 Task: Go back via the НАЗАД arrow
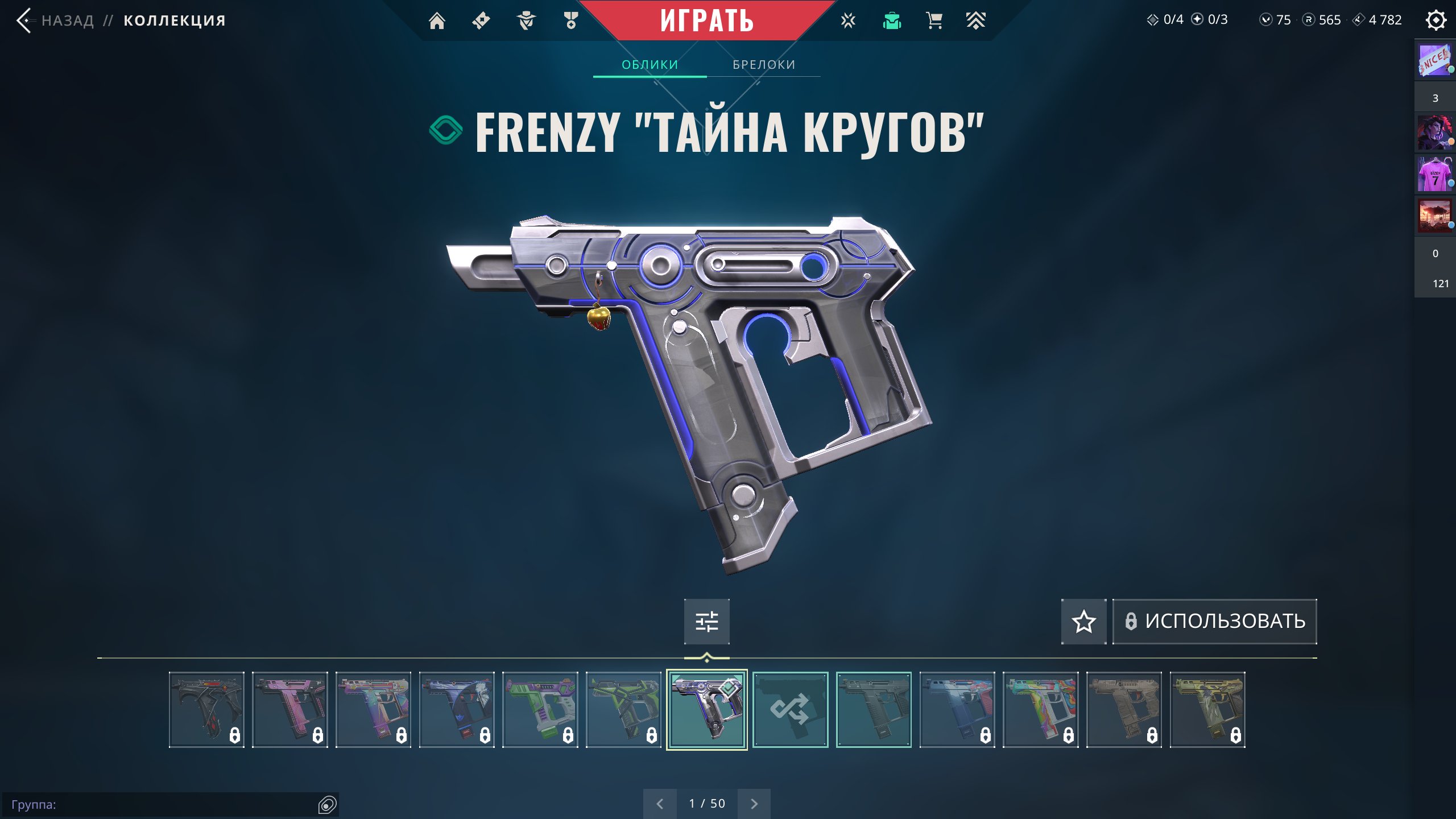coord(25,20)
